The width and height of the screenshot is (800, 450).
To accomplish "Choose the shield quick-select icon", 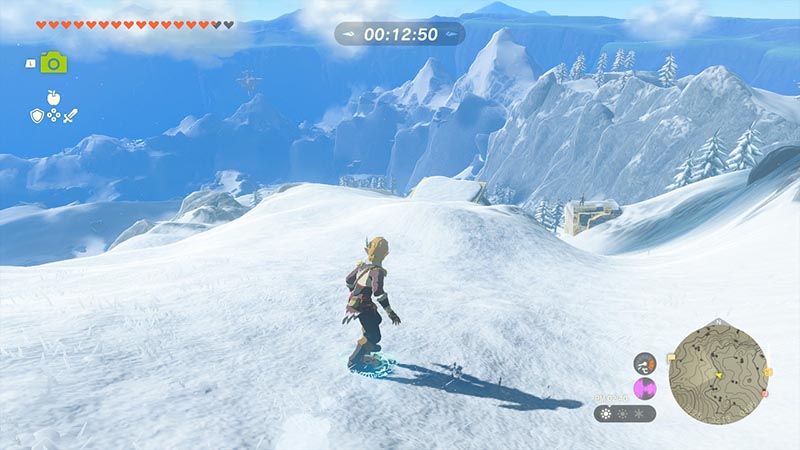I will (36, 116).
